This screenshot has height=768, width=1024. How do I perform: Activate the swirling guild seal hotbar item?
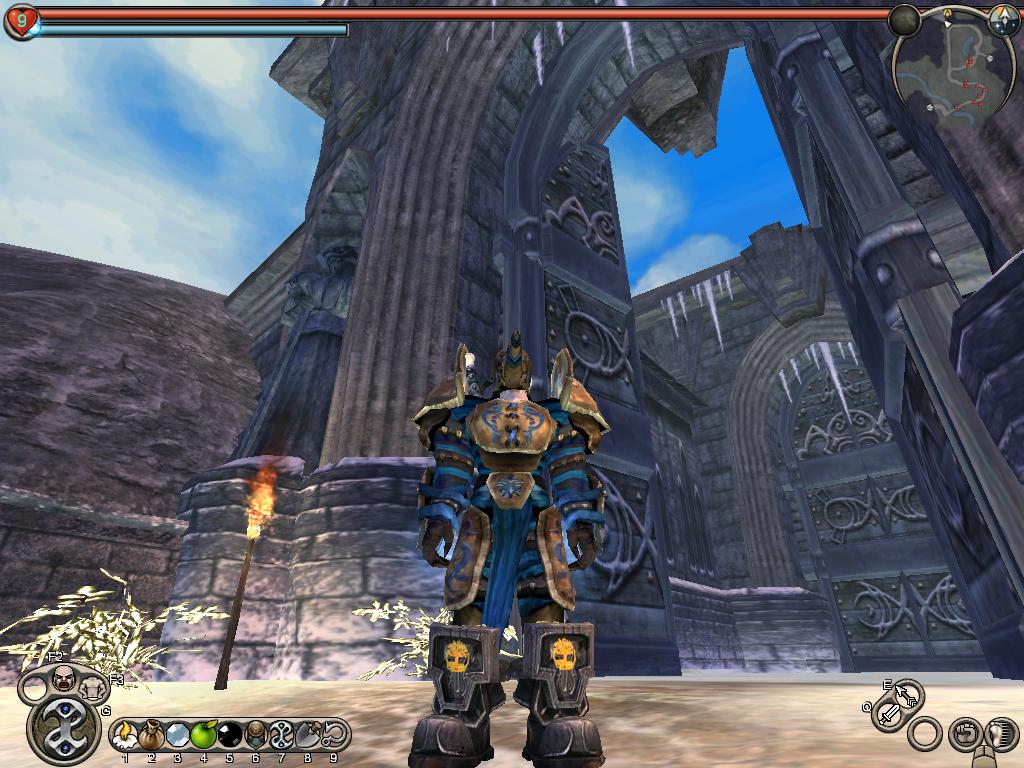pos(282,737)
